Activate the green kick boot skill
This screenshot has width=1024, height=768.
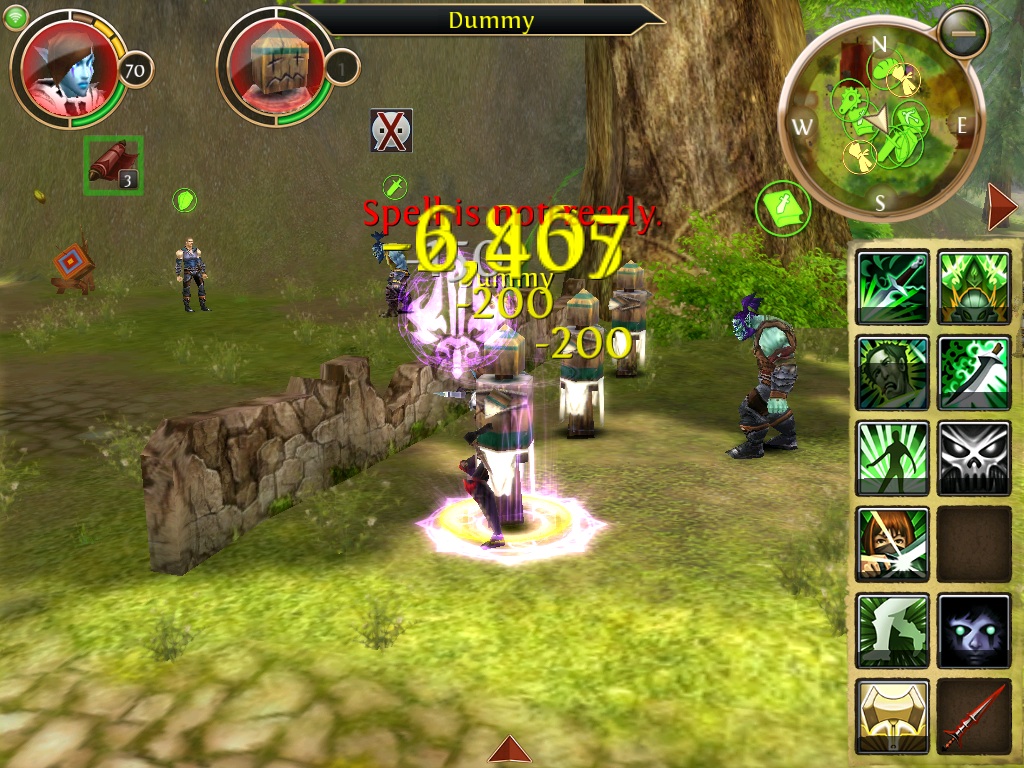coord(892,630)
